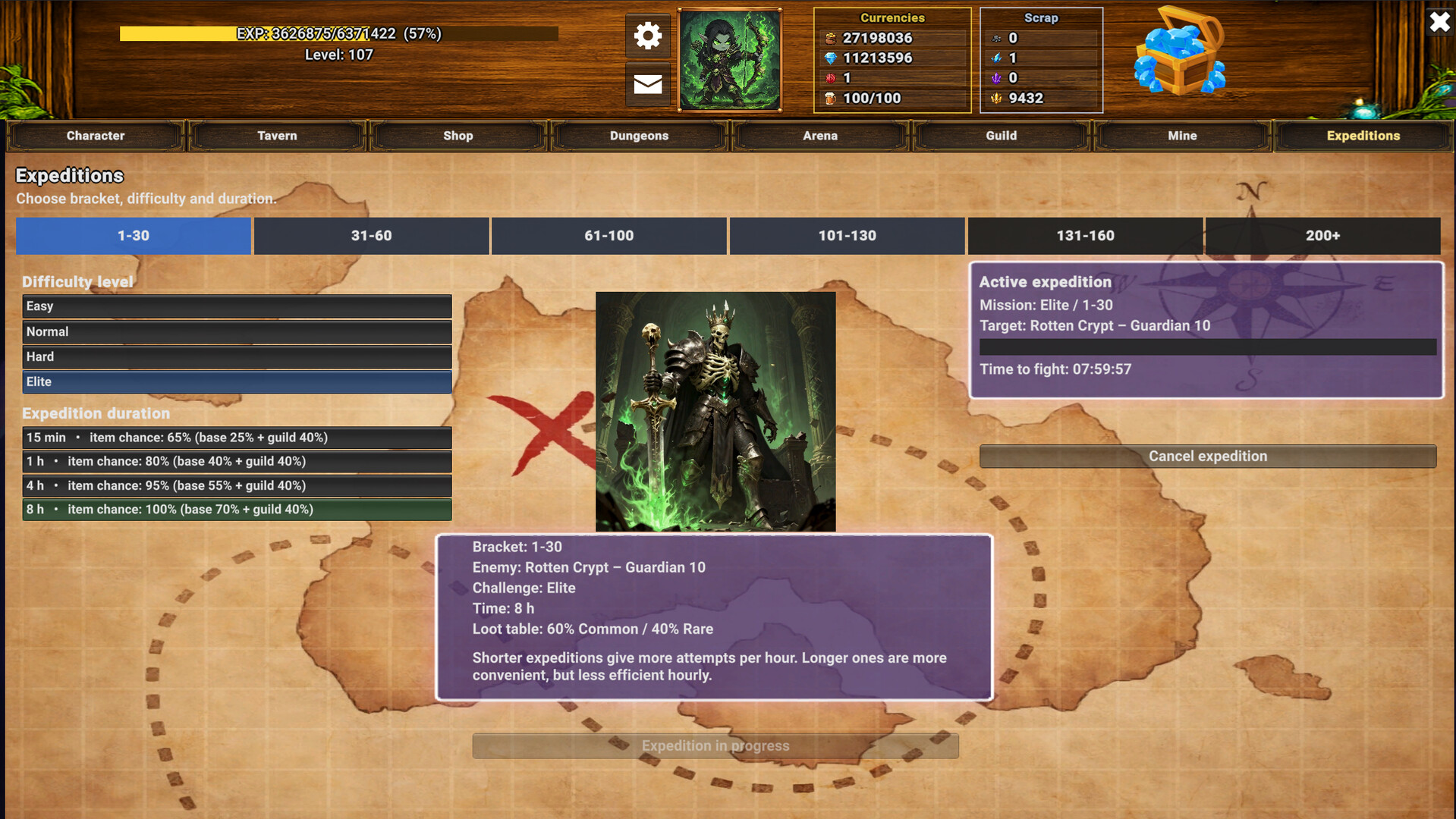Enable the Easy difficulty option
Screen dimensions: 1456x819
[x=236, y=306]
